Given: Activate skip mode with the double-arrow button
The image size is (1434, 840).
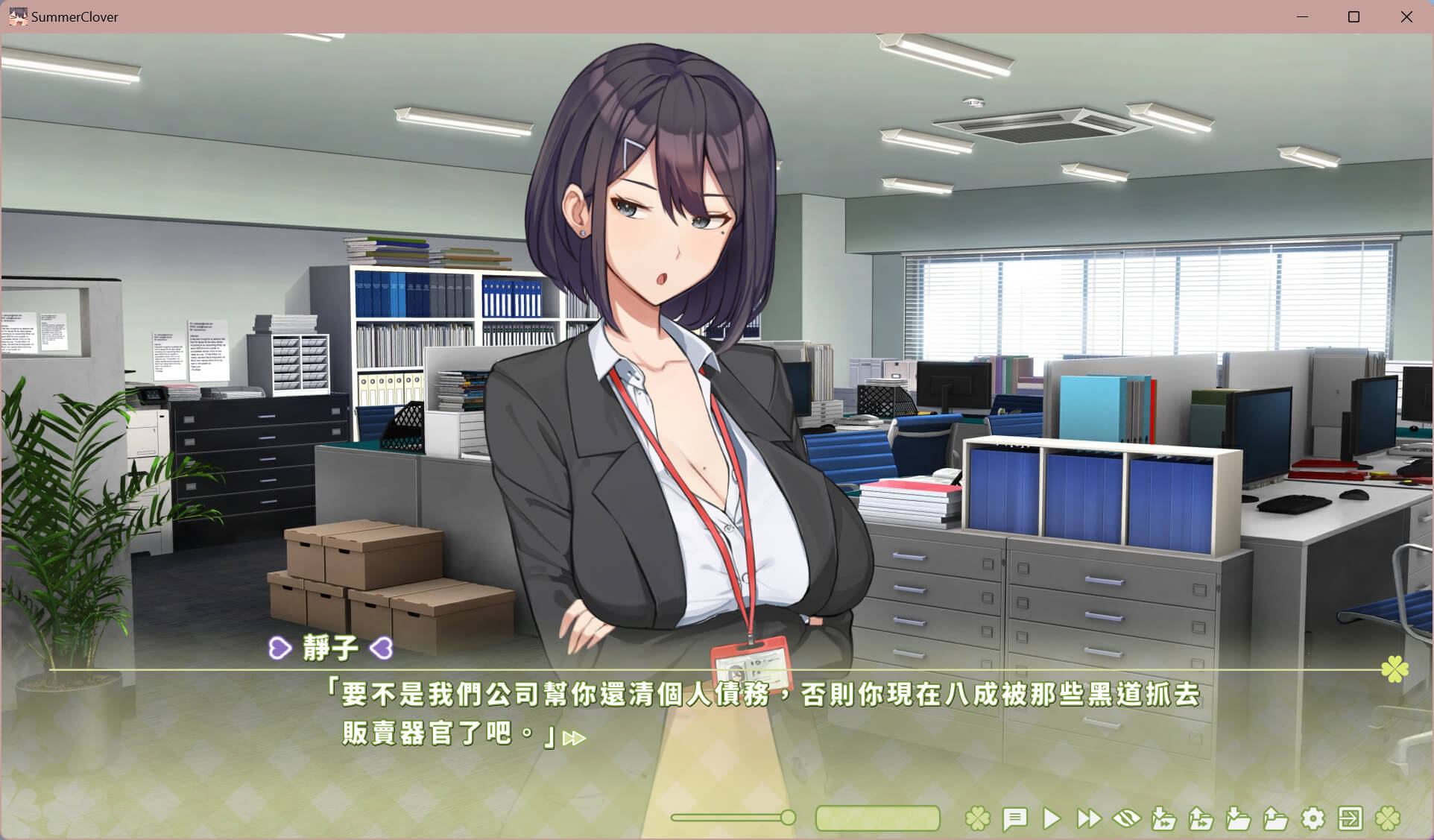Looking at the screenshot, I should [1089, 818].
